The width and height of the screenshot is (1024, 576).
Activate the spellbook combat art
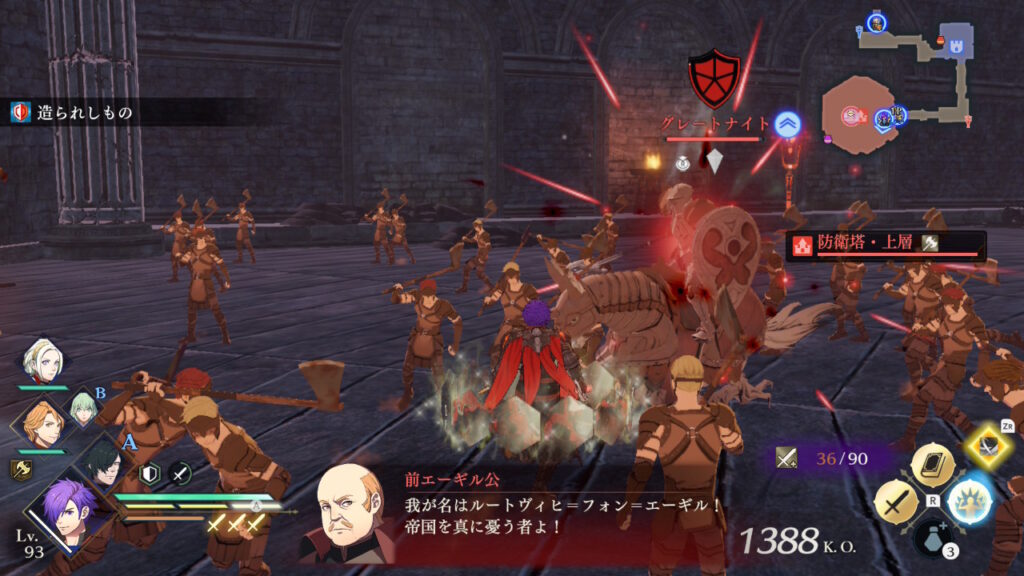point(931,463)
